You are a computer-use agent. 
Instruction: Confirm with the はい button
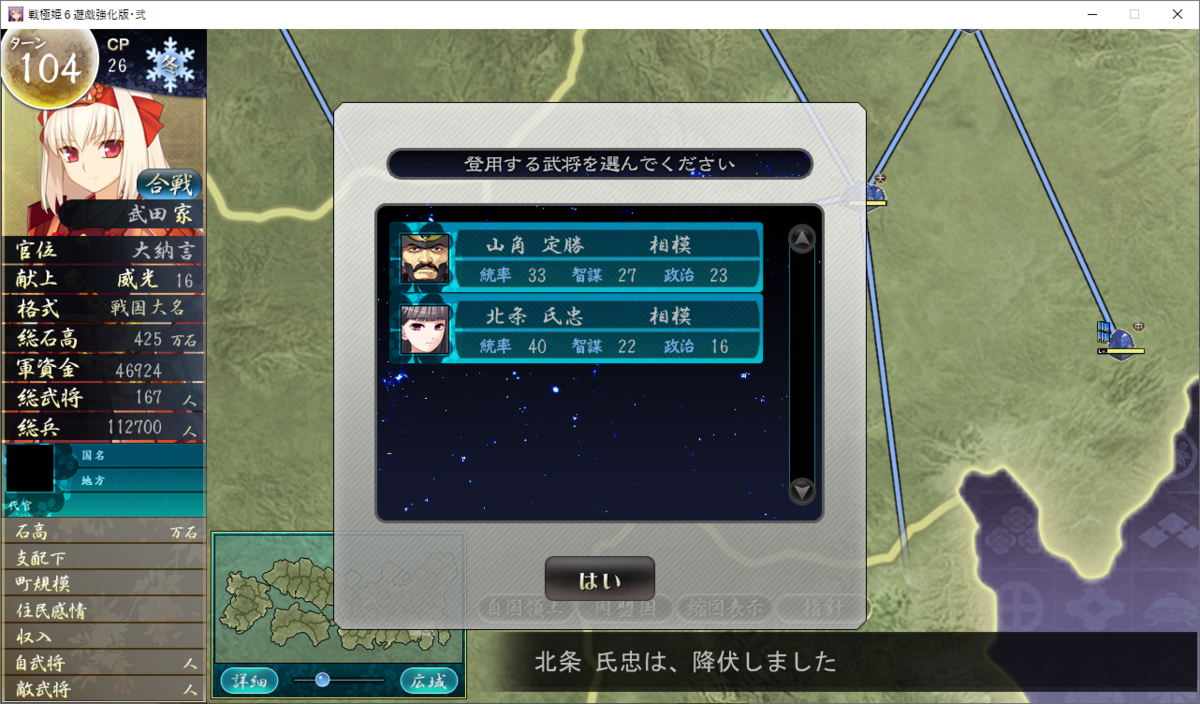599,580
